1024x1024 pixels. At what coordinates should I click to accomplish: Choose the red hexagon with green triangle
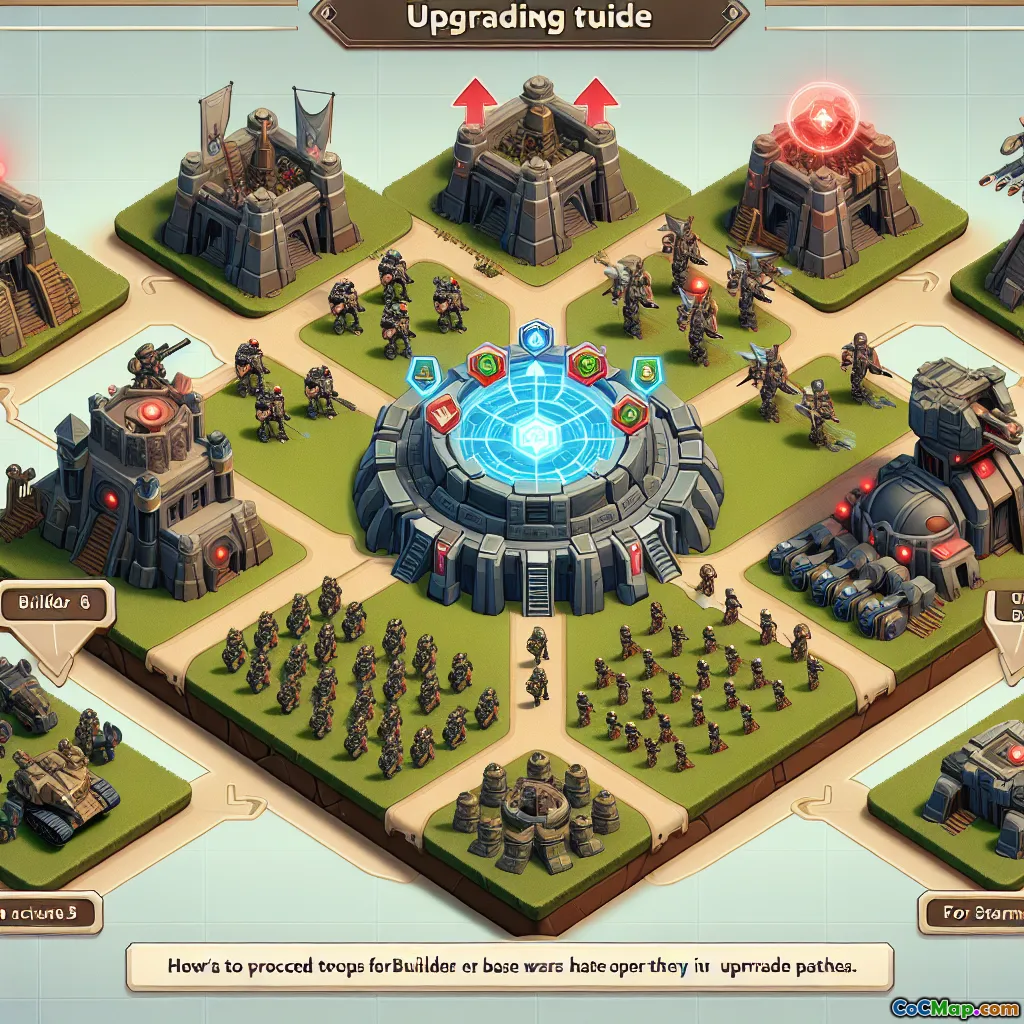(x=629, y=411)
